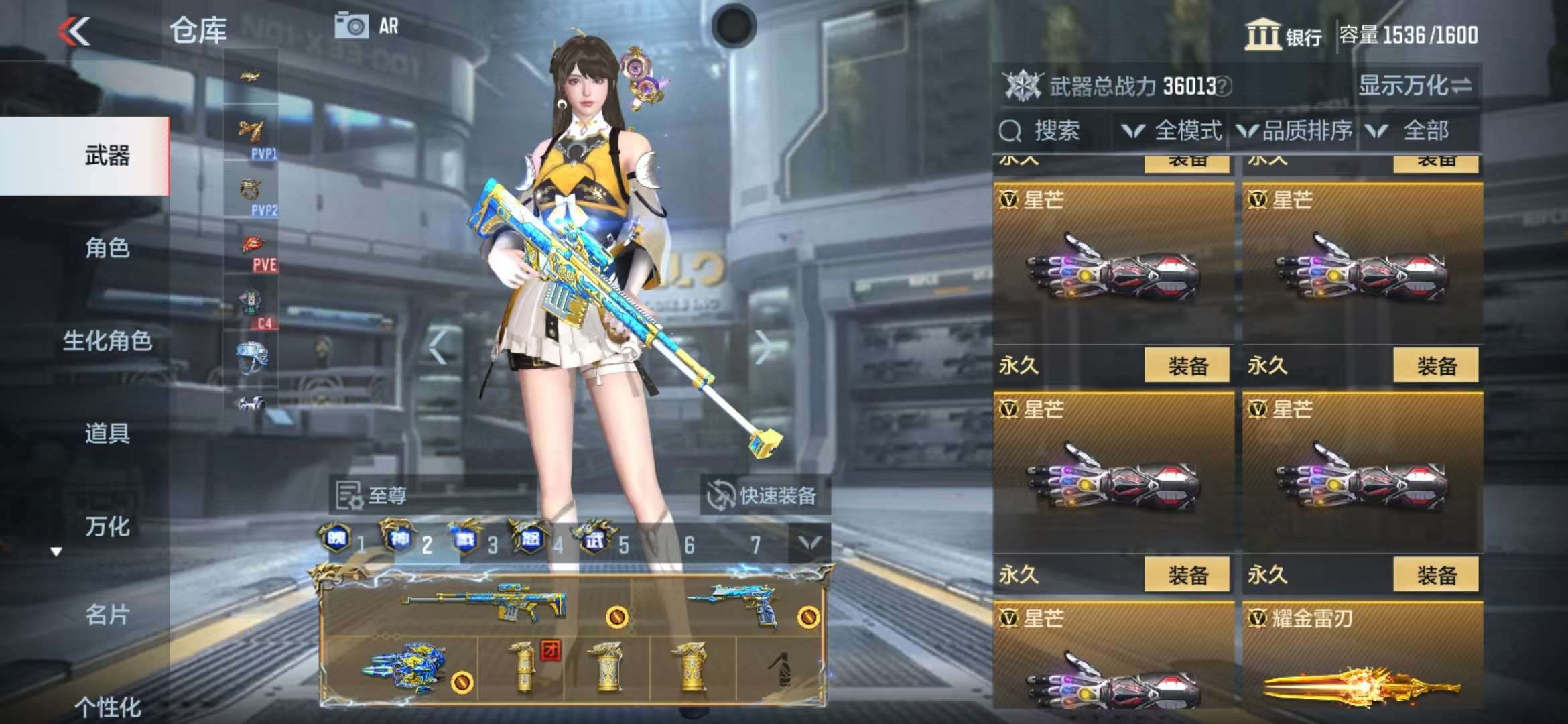Click the 搜索 search field
Image resolution: width=1568 pixels, height=724 pixels.
click(x=1056, y=131)
